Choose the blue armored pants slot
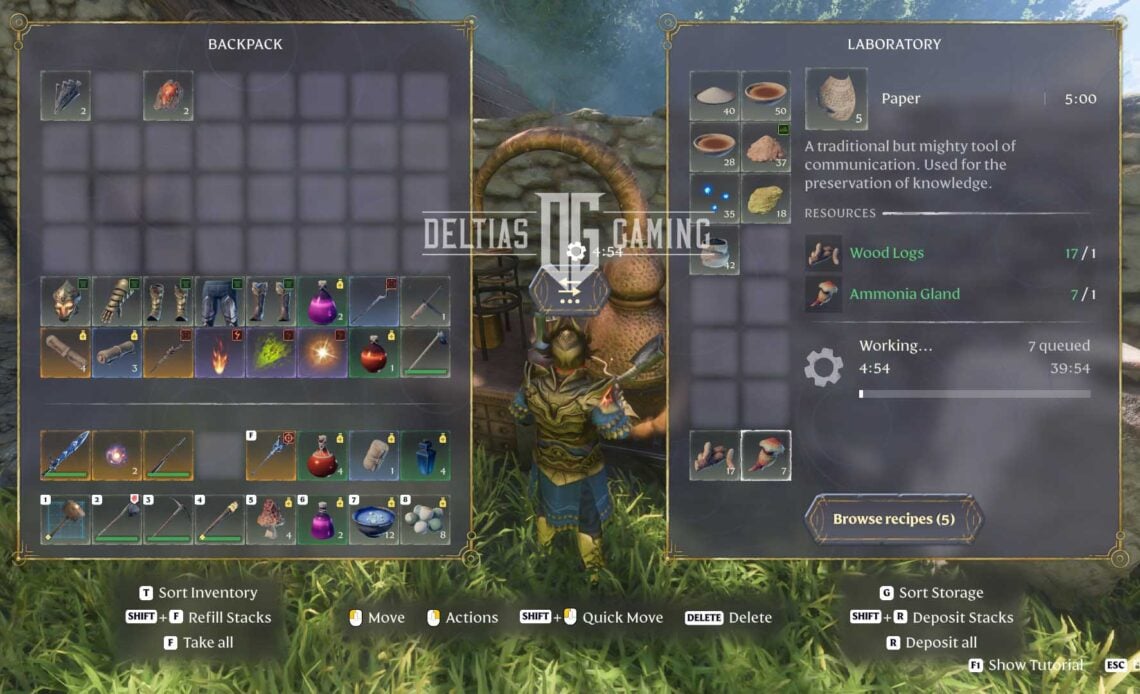1140x694 pixels. pos(220,302)
